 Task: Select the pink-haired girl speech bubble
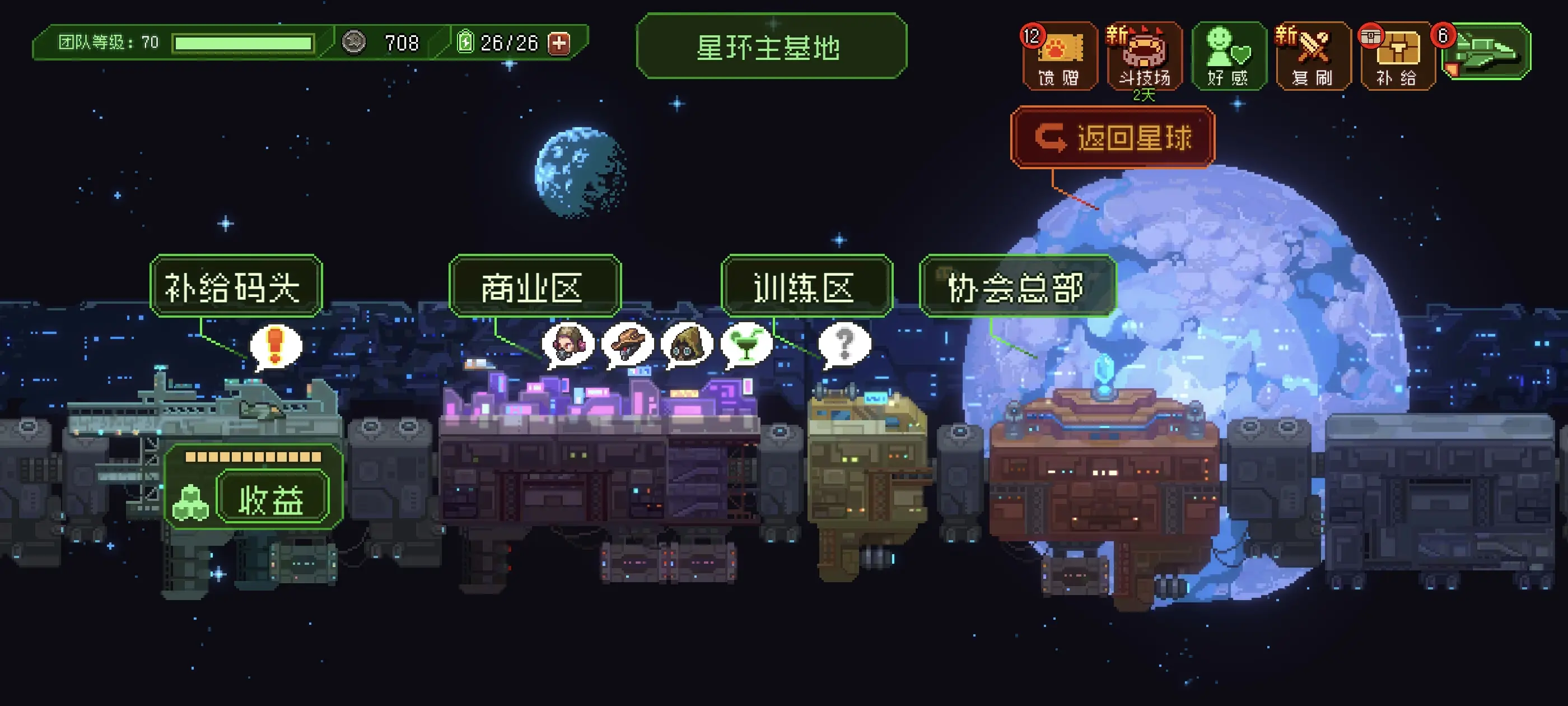568,344
